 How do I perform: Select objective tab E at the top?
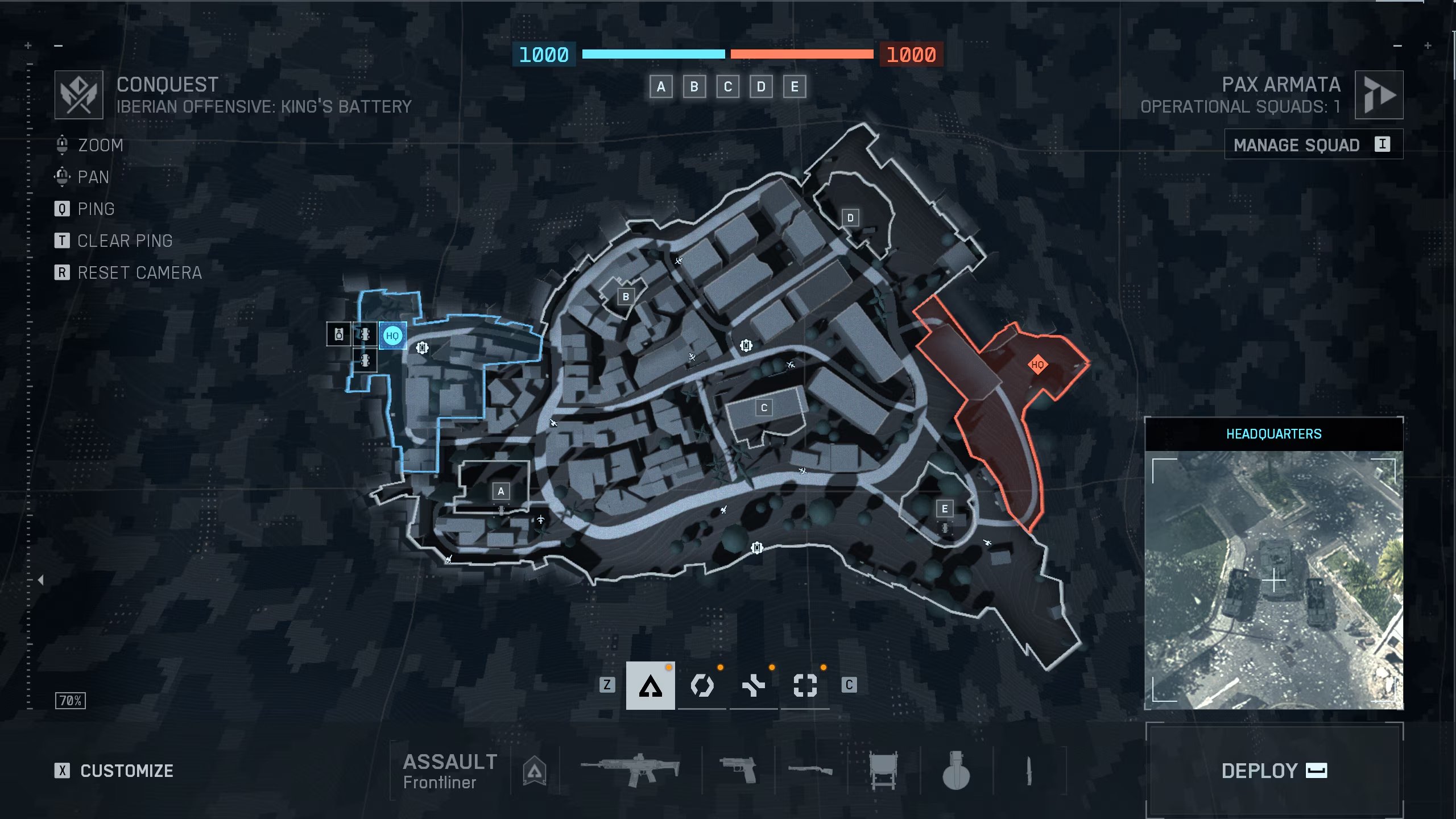(x=795, y=86)
